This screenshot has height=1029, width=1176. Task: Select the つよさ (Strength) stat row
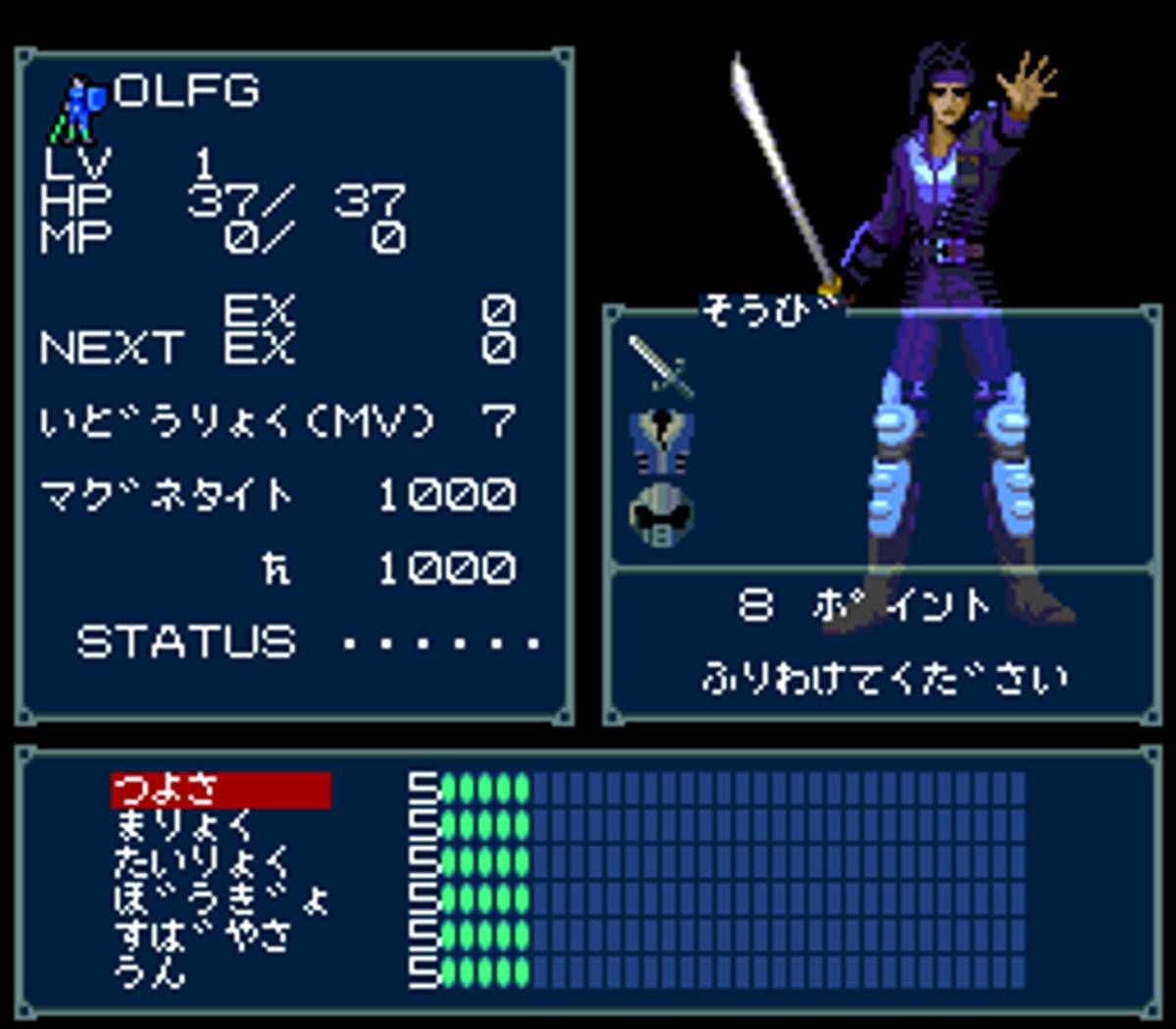(220, 790)
